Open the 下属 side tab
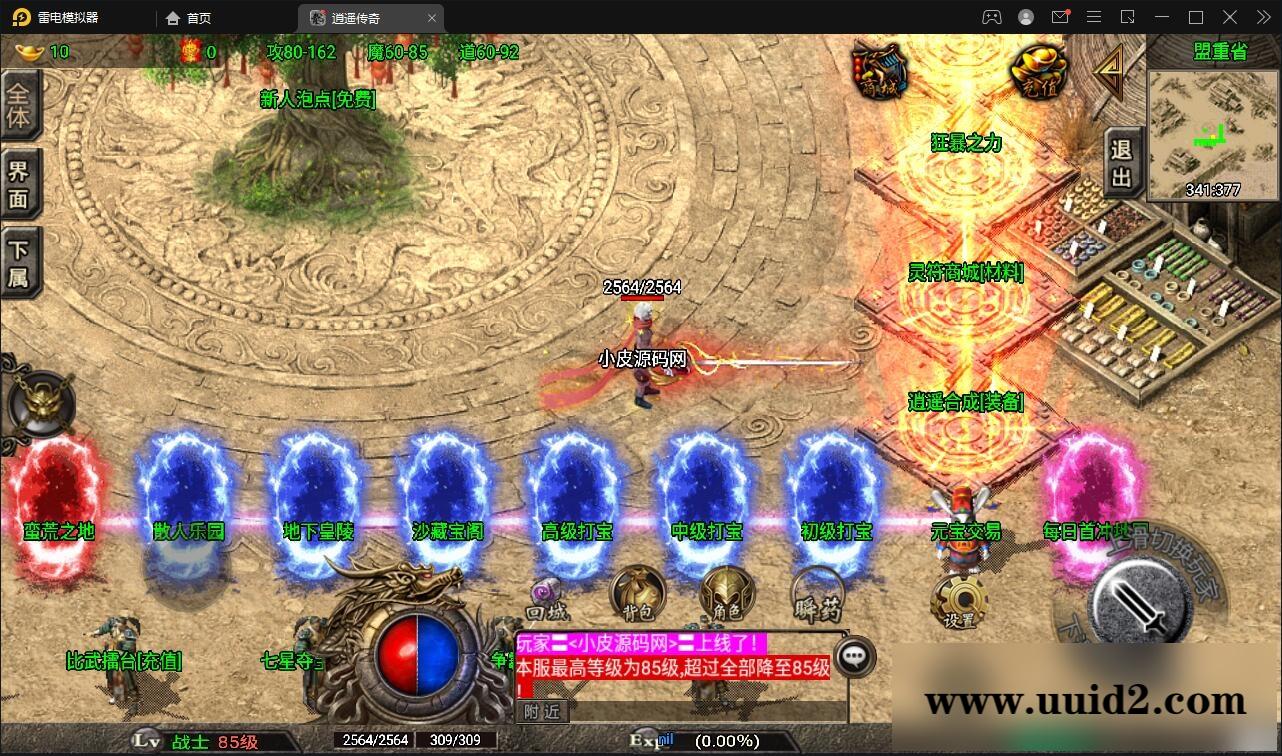 pyautogui.click(x=19, y=263)
